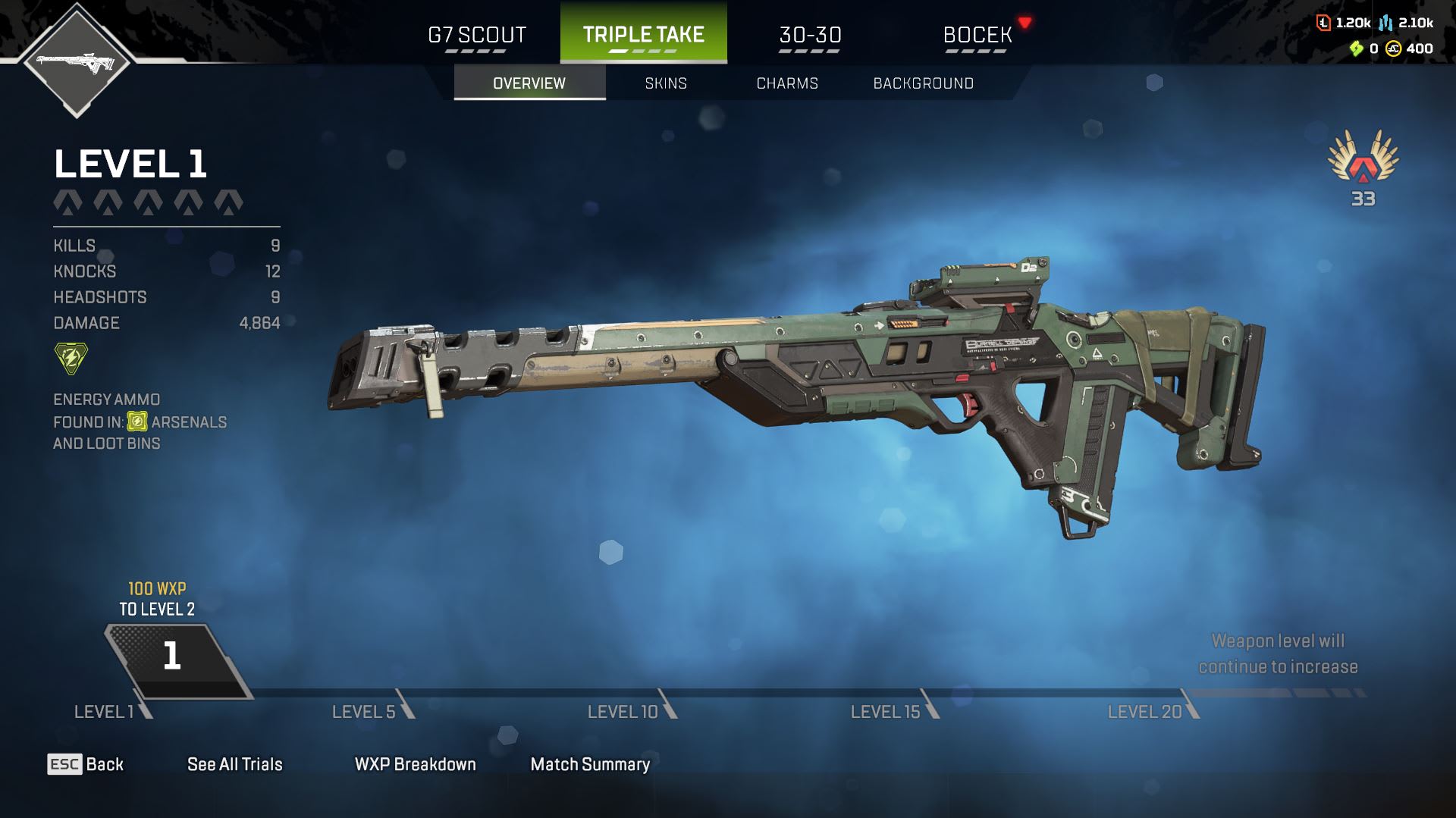Switch to the G7 Scout weapon tab
1456x818 pixels.
(476, 35)
